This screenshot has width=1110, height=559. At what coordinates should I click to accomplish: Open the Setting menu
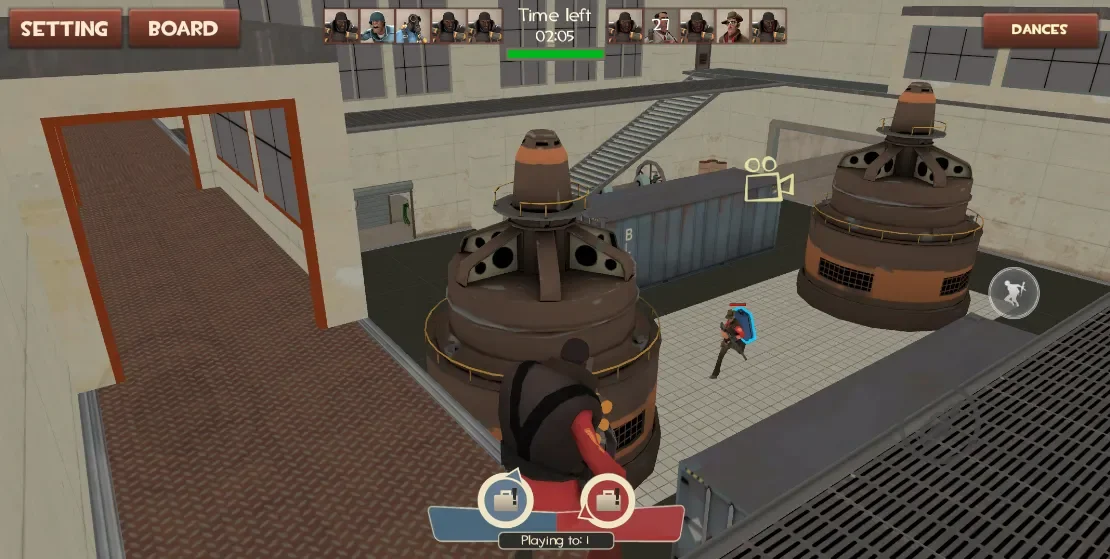coord(66,28)
